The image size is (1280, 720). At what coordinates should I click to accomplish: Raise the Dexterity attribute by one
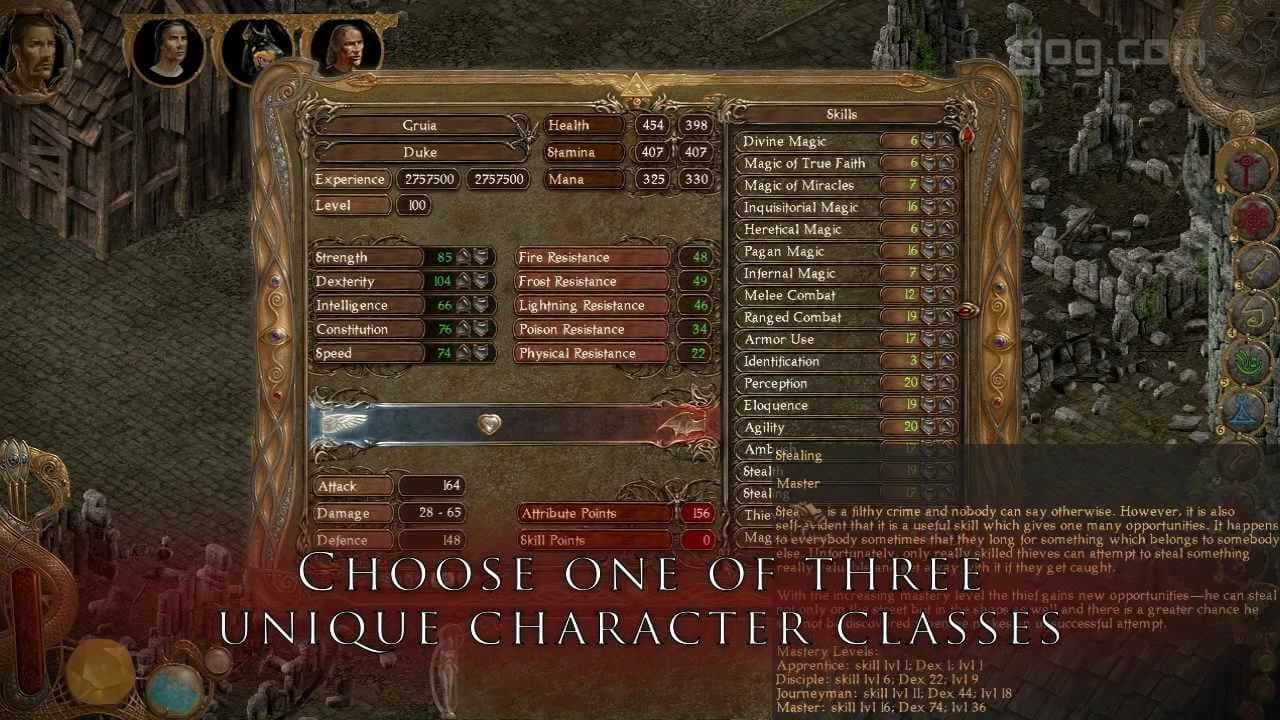click(x=464, y=281)
